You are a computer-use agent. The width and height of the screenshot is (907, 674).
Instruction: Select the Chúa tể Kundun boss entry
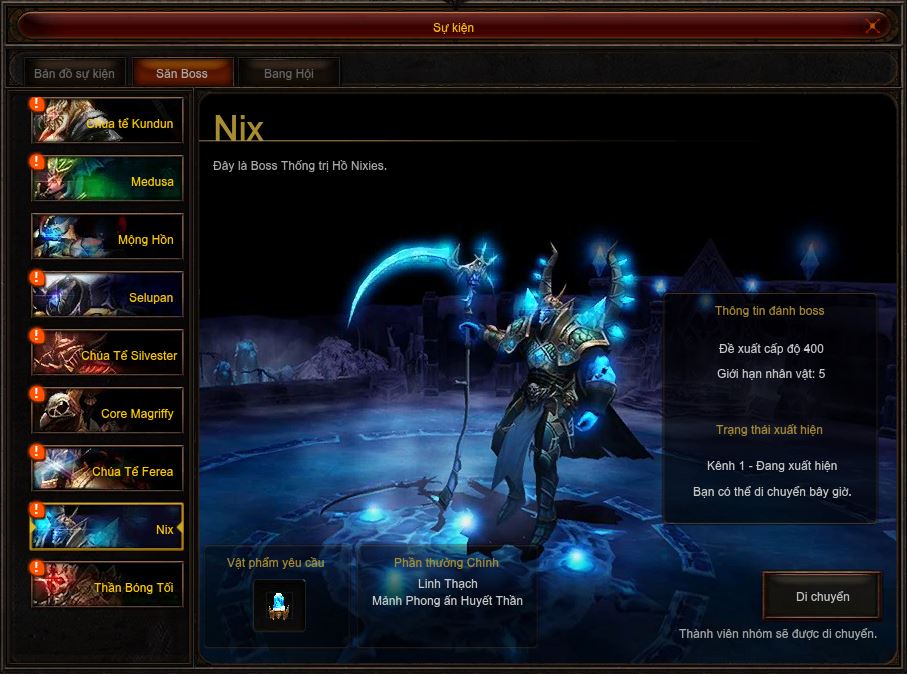click(x=107, y=121)
